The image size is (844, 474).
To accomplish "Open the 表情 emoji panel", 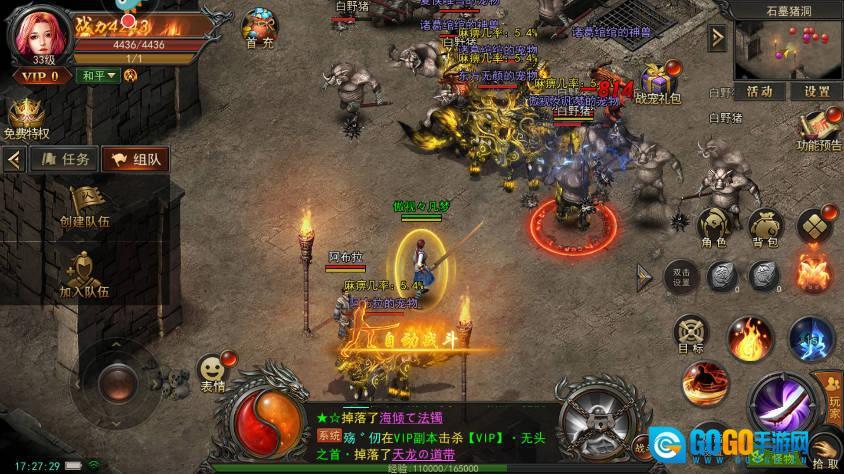I will [211, 372].
